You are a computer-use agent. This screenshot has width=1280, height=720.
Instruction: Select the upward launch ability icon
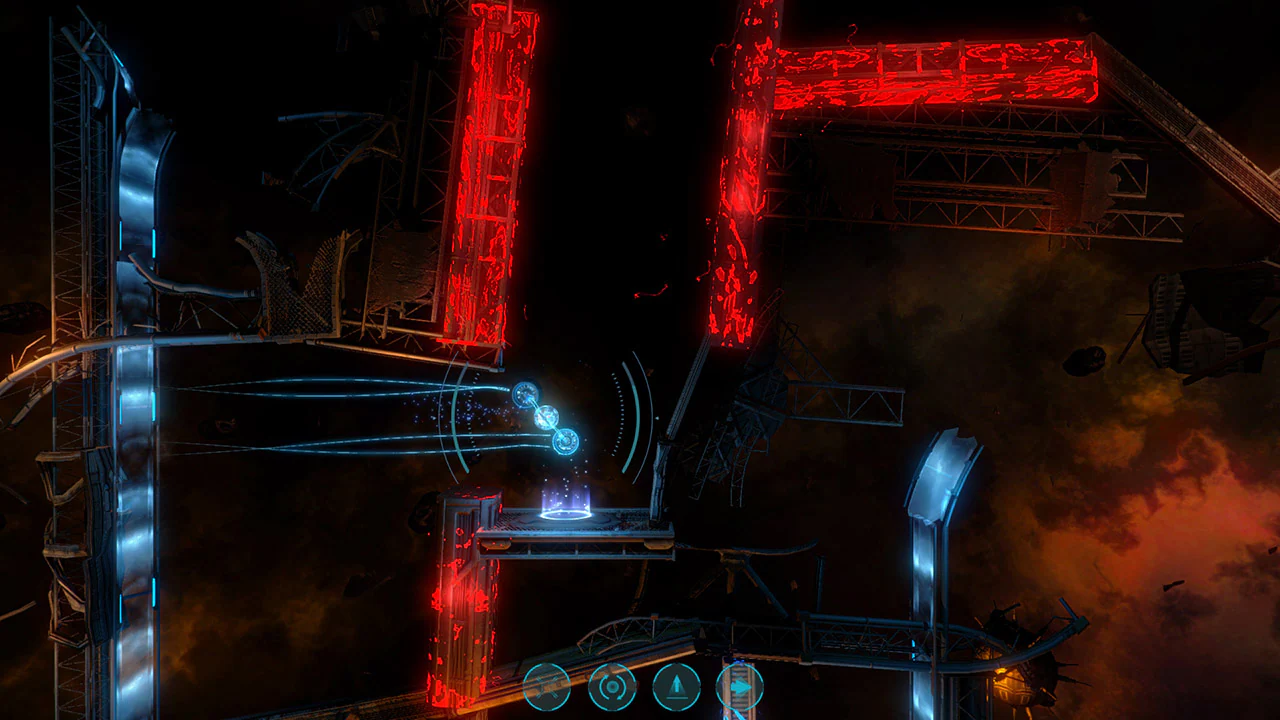click(x=676, y=687)
